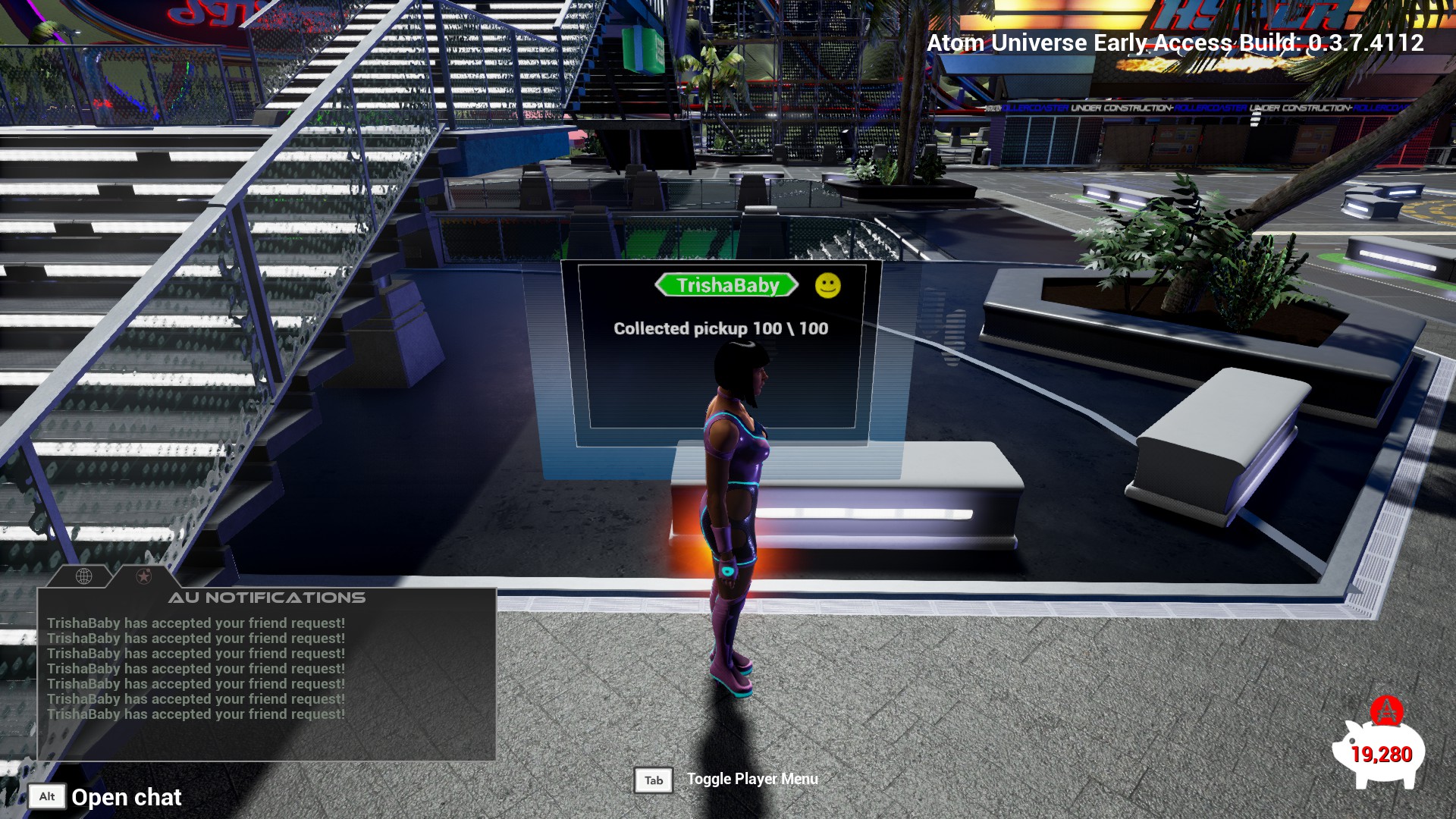Switch to the globe chat tab
The image size is (1456, 819).
click(84, 576)
